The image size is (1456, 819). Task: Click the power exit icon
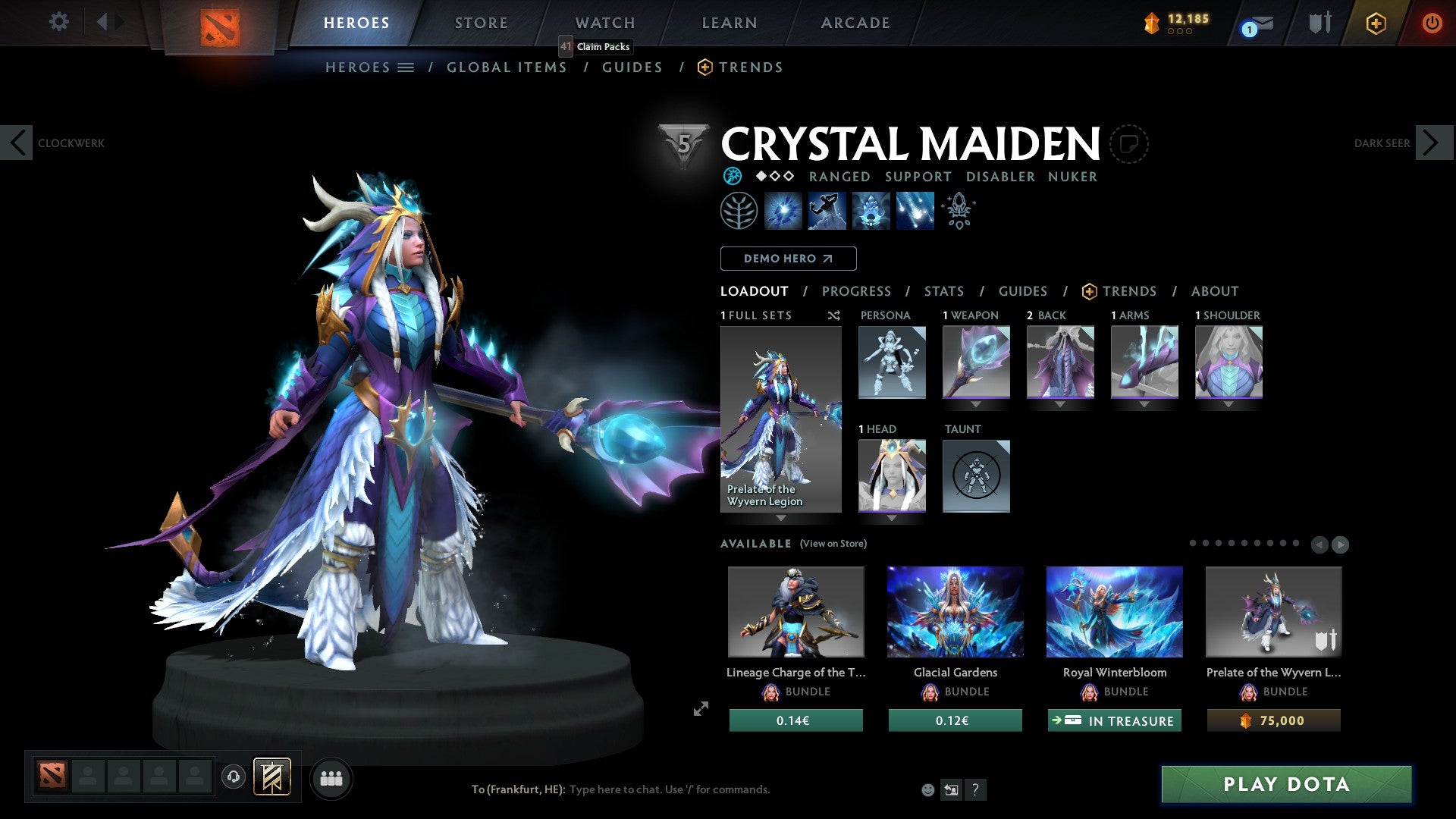(x=1432, y=23)
